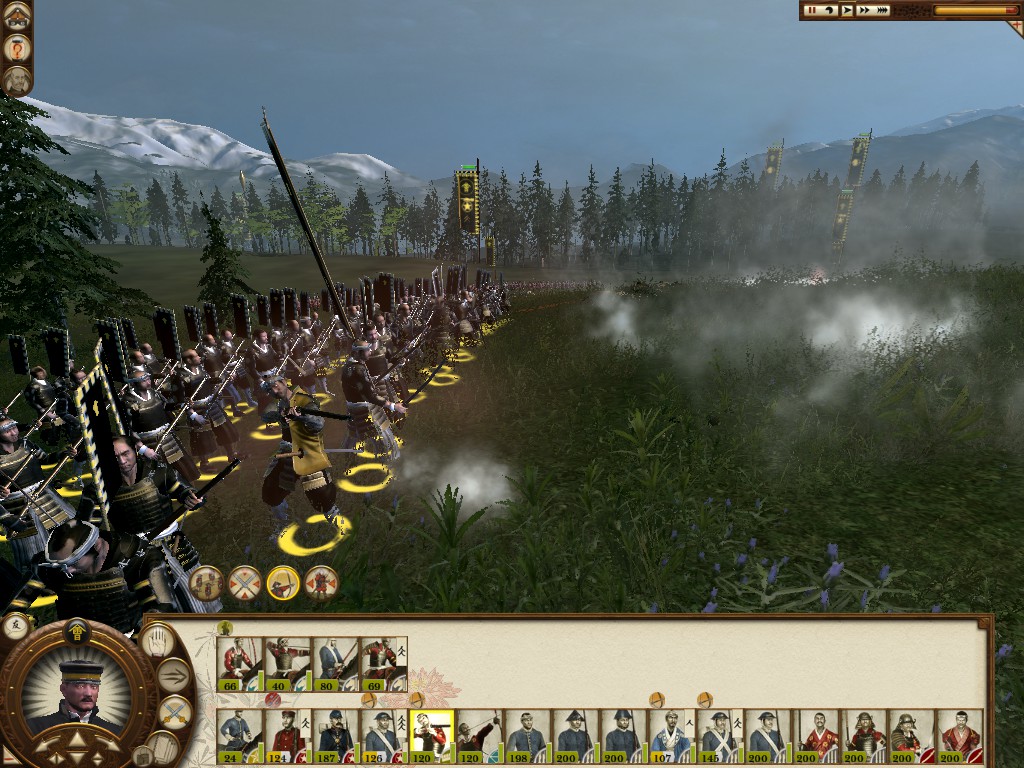Toggle fire at will archer icon
Viewport: 1024px width, 768px height.
point(283,582)
